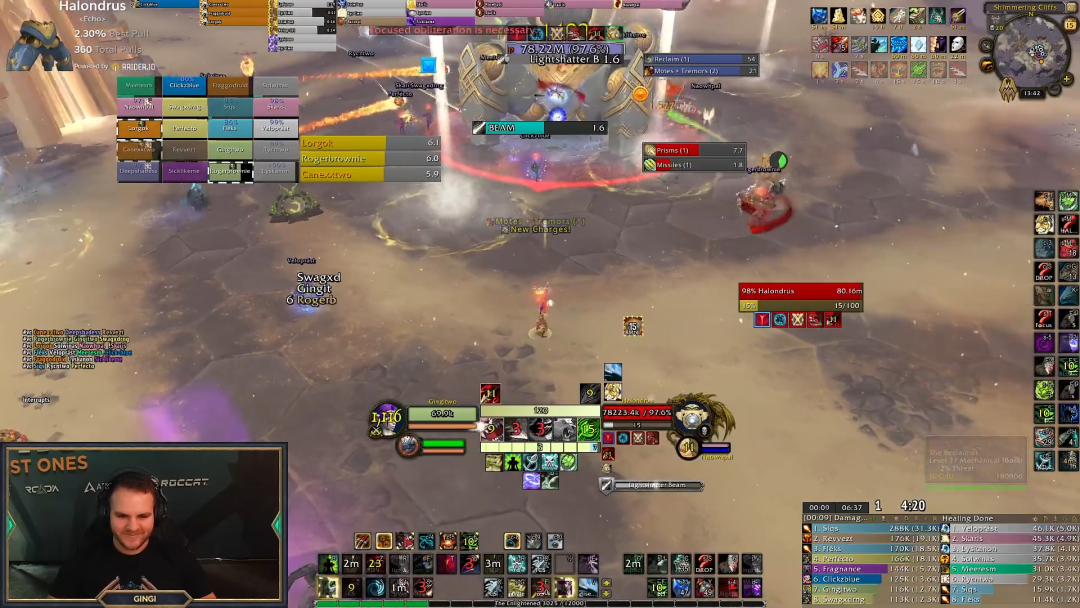Target Lorgok's orange raid frame
This screenshot has width=1080, height=608.
pyautogui.click(x=139, y=128)
